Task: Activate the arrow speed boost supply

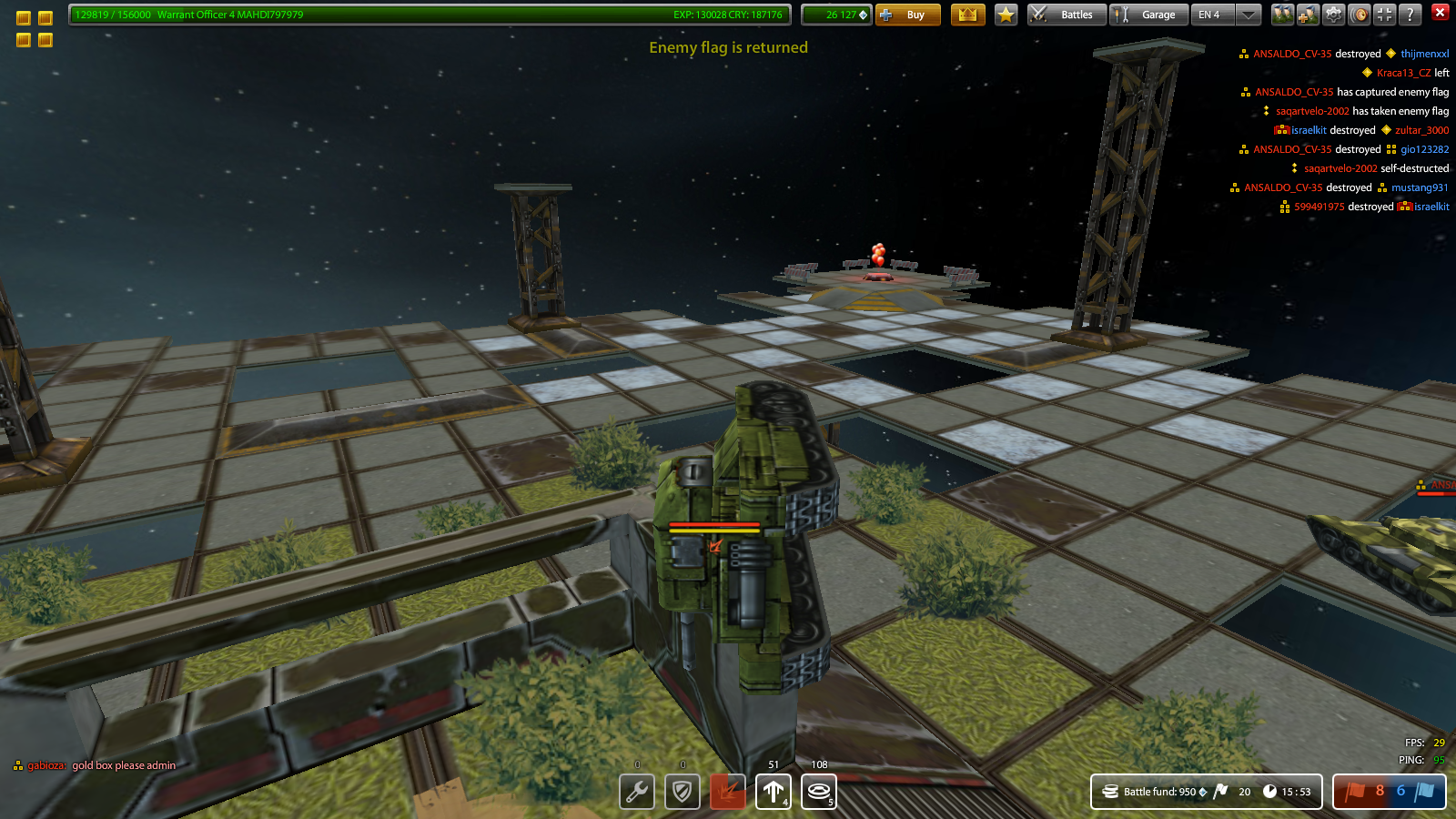Action: pyautogui.click(x=773, y=792)
